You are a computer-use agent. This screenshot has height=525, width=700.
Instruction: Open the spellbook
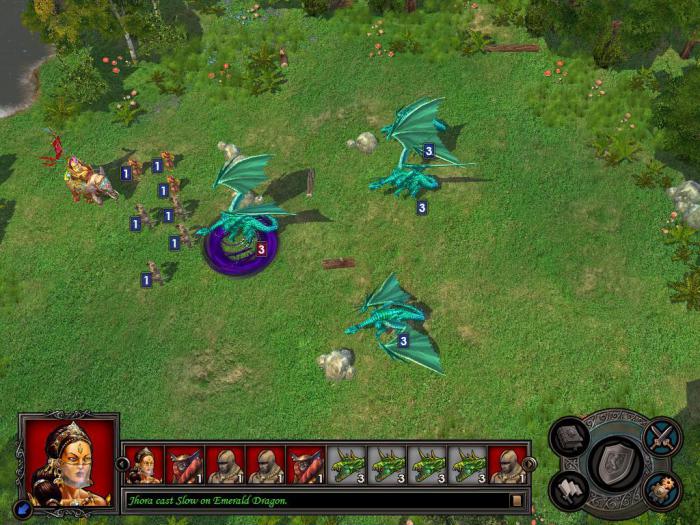click(570, 438)
